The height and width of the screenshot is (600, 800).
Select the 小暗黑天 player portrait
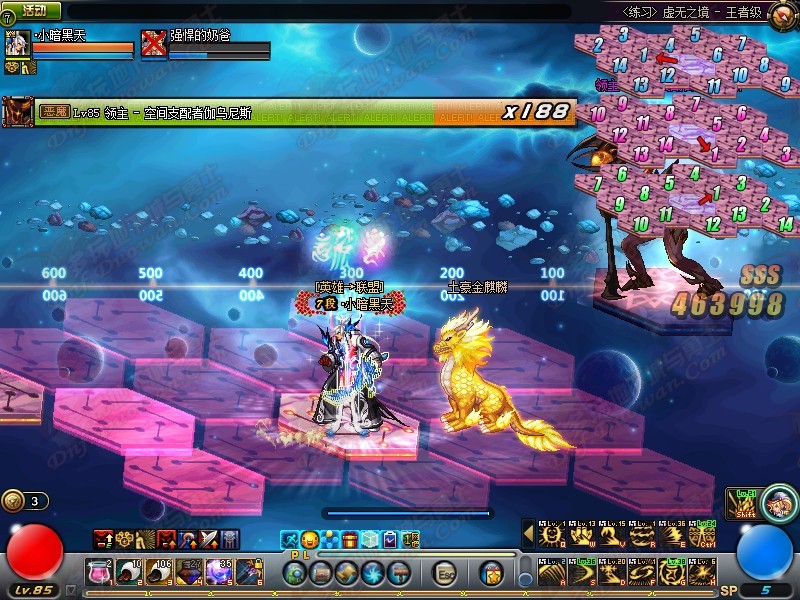point(19,45)
